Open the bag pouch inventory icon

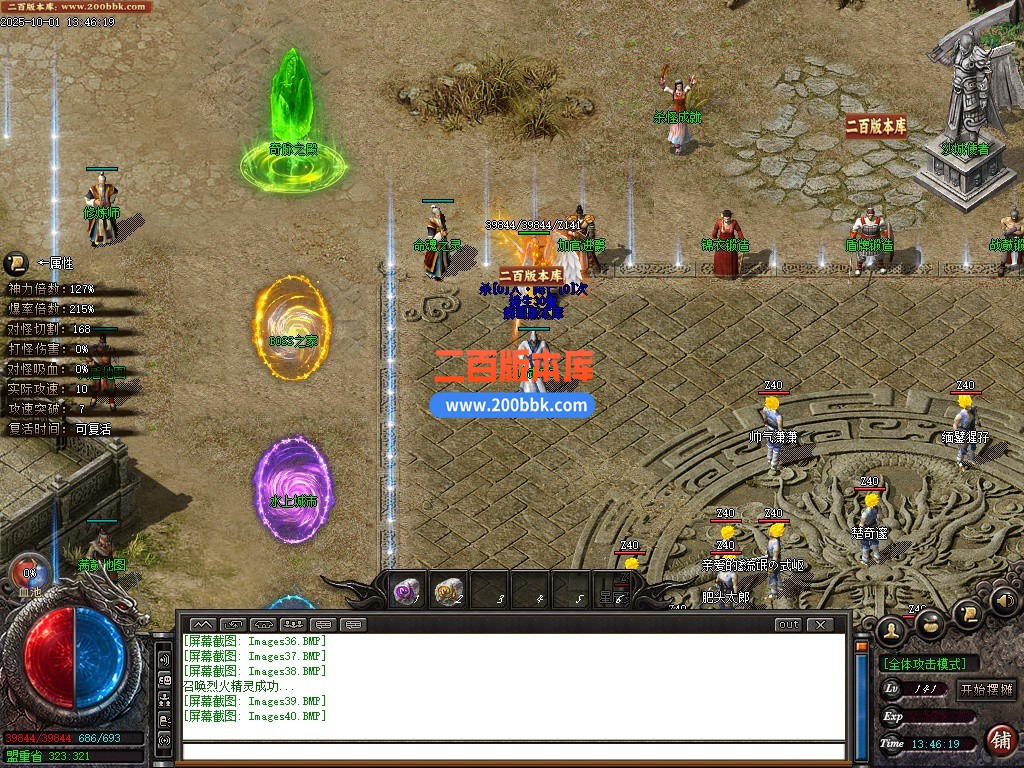930,624
